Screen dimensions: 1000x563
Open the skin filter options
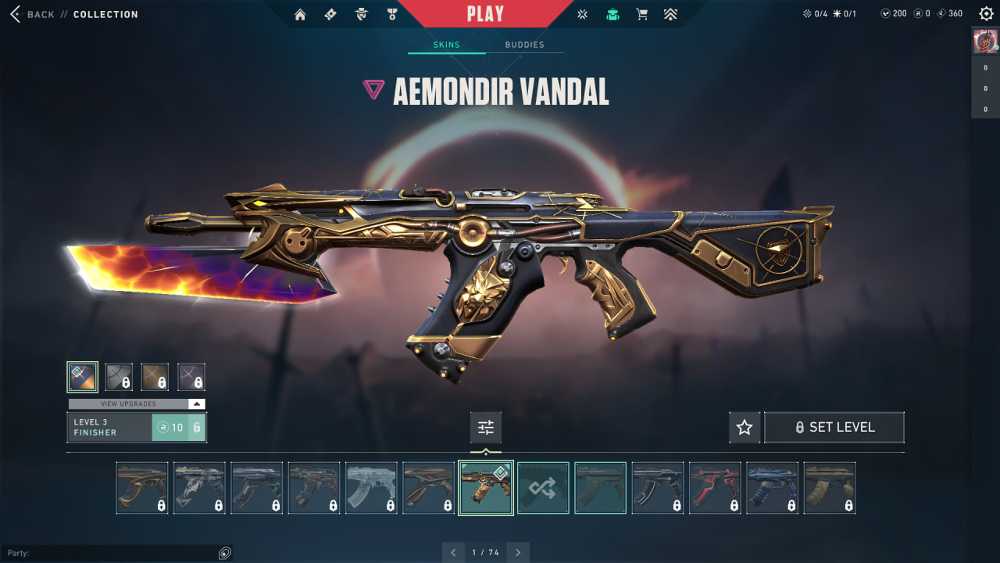[486, 428]
